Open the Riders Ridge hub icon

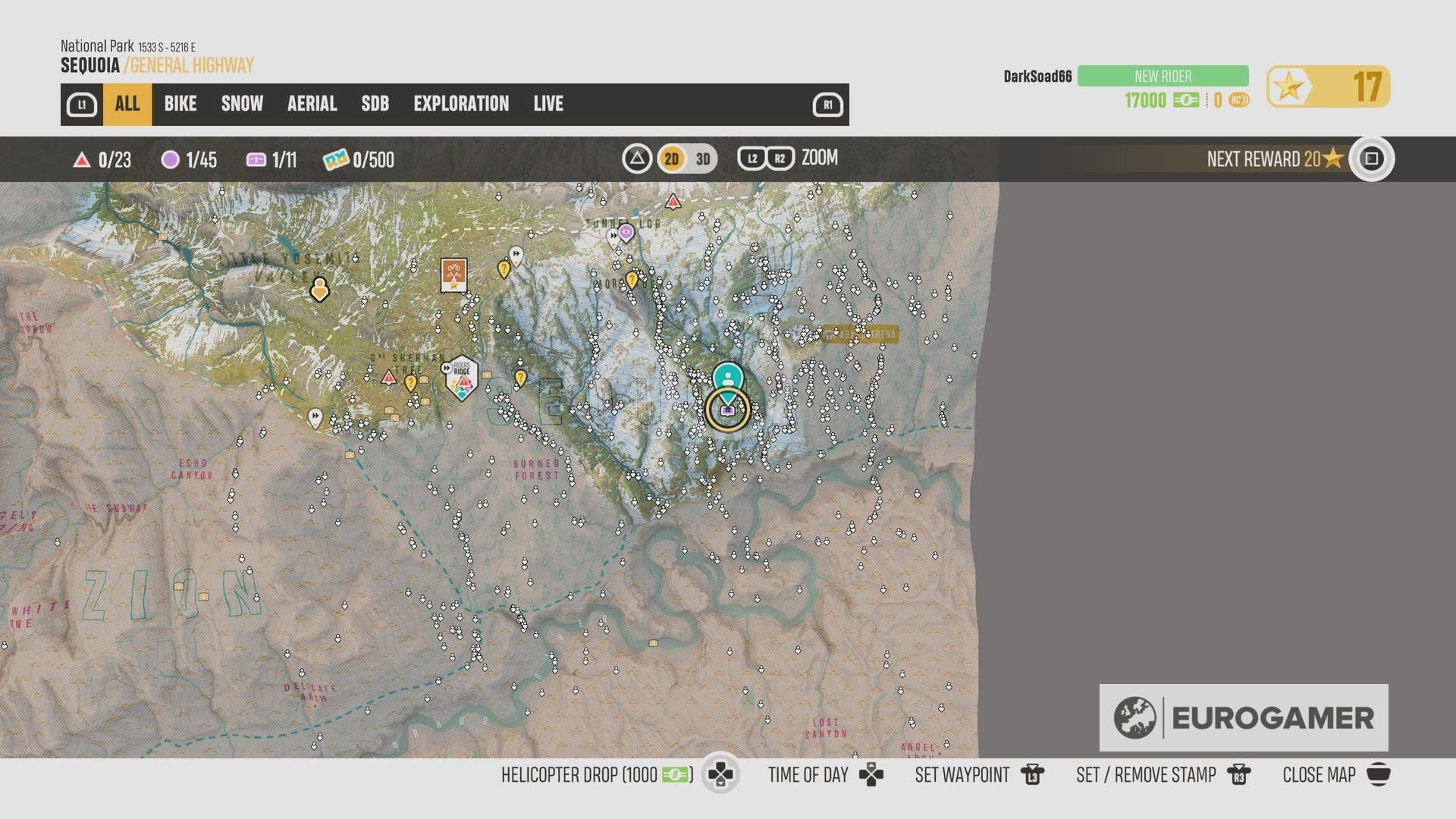point(462,379)
